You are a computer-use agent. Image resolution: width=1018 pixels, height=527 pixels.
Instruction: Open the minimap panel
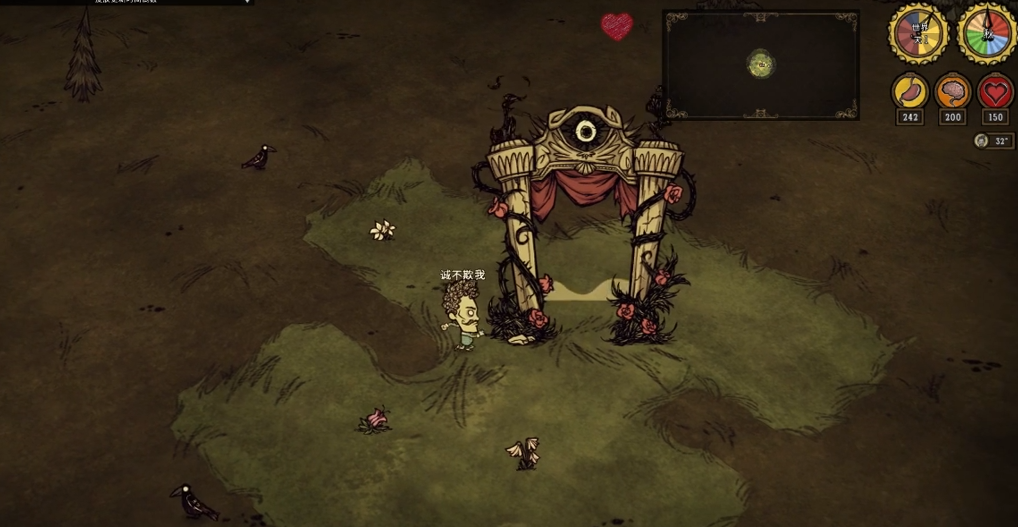[760, 66]
